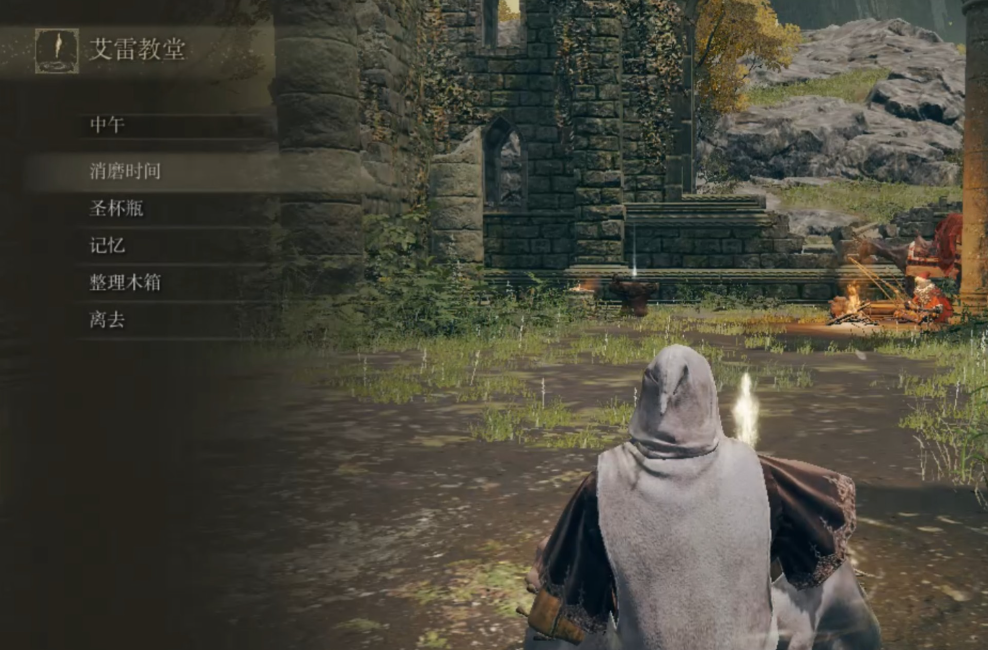Select 离去 to leave the site
Image resolution: width=988 pixels, height=650 pixels.
pyautogui.click(x=108, y=320)
